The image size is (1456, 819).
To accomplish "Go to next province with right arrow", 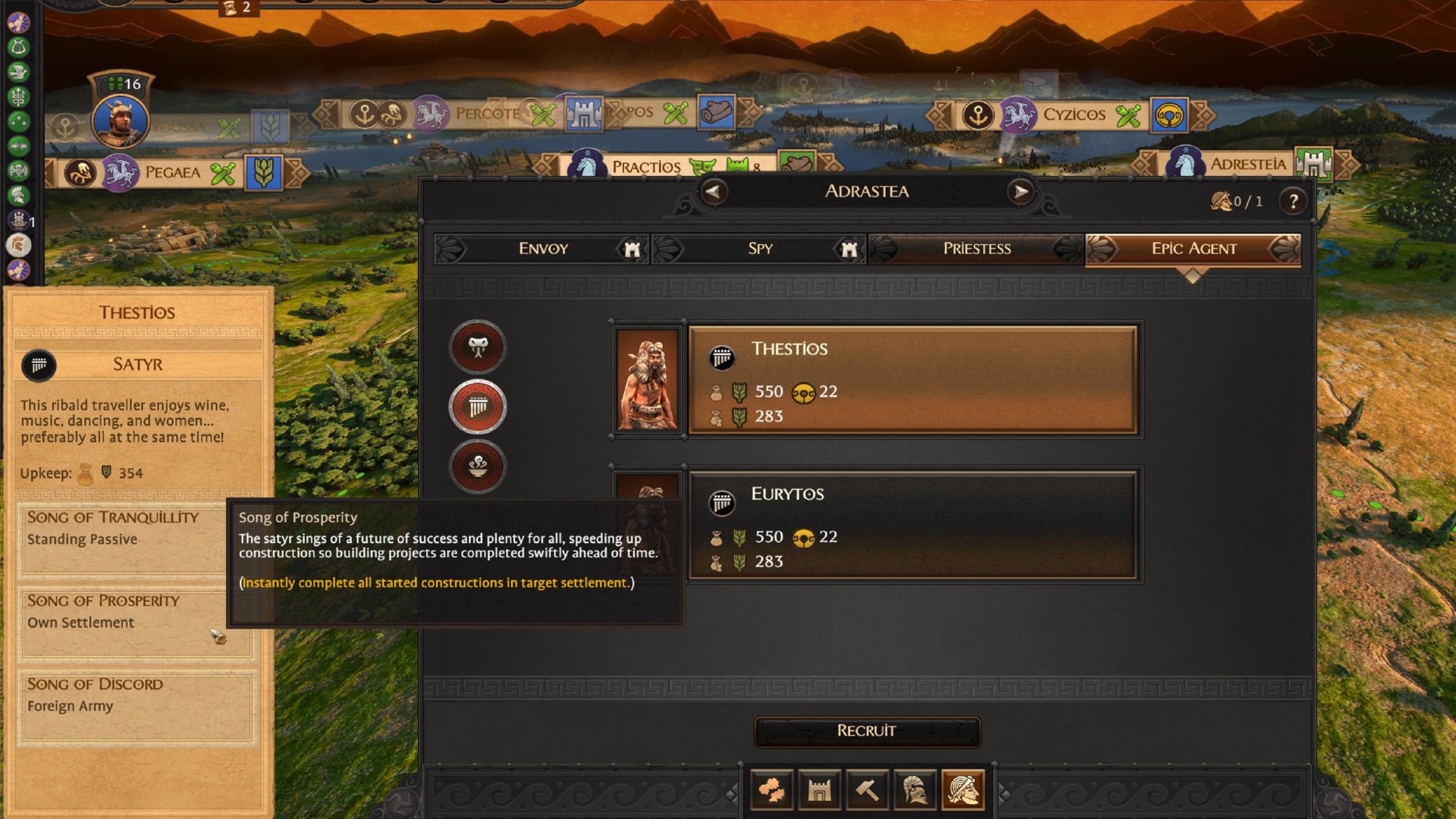I will (1021, 192).
